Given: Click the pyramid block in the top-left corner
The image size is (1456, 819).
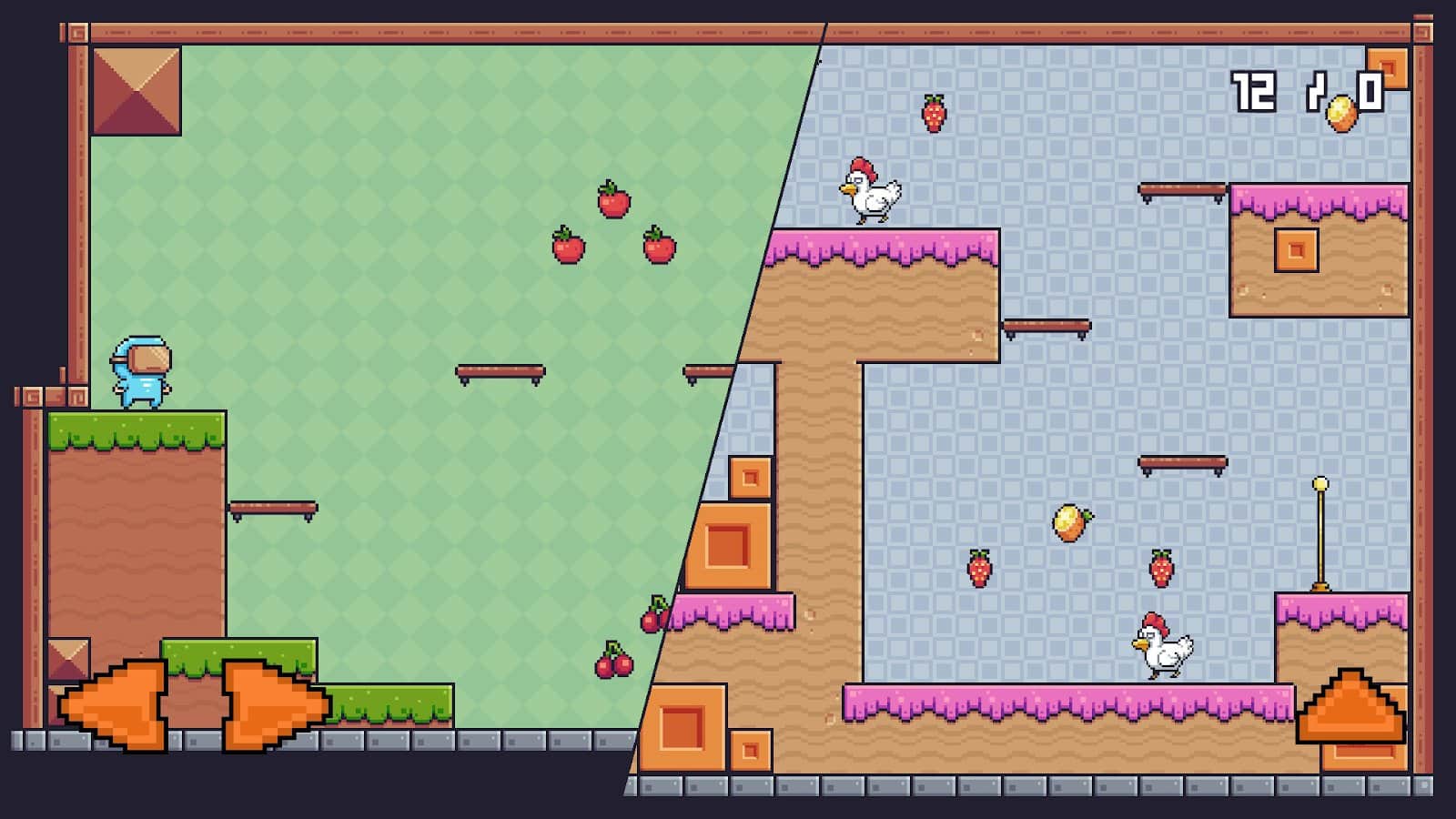Looking at the screenshot, I should (135, 89).
